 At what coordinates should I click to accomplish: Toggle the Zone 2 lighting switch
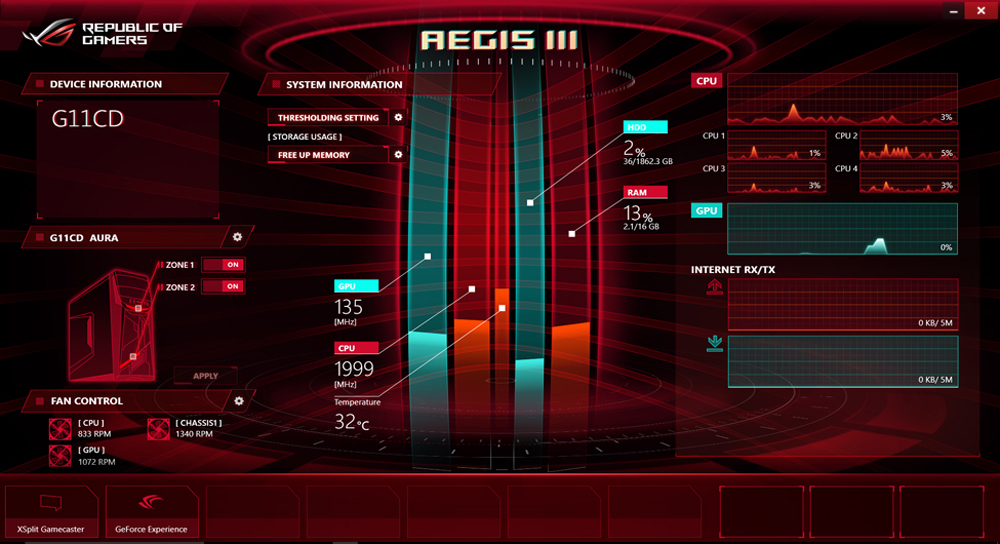[x=222, y=287]
